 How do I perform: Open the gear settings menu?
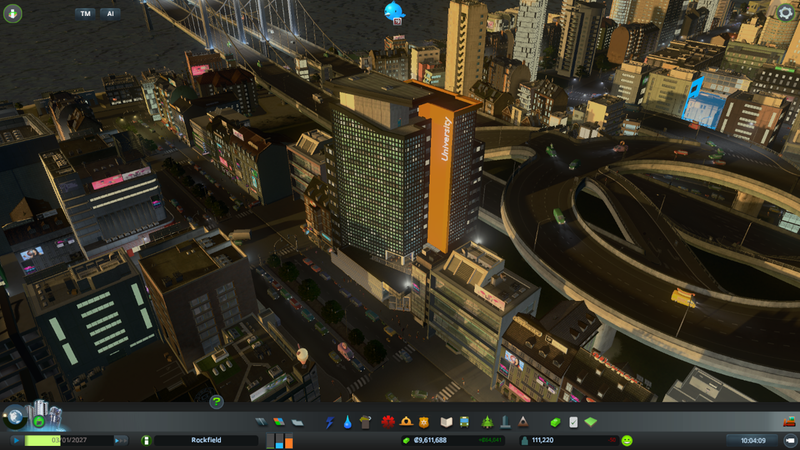785,12
